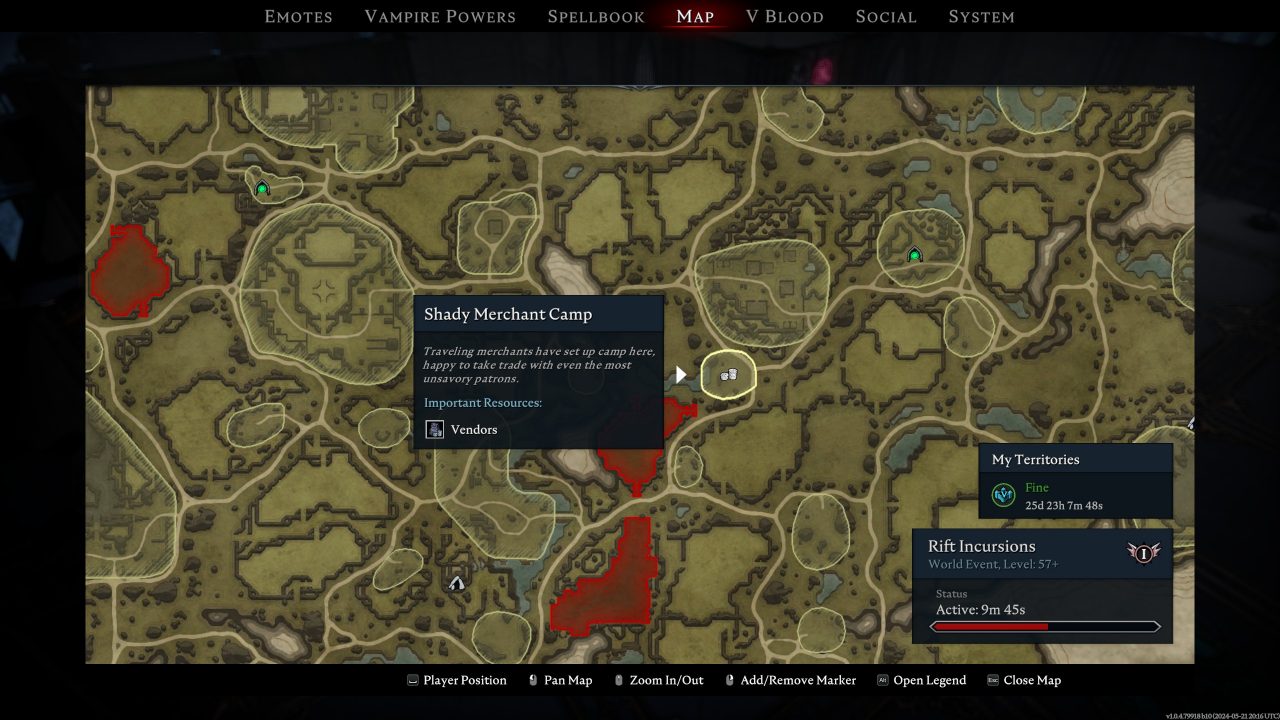The height and width of the screenshot is (720, 1280).
Task: Select the Shady Merchant Camp map marker
Action: 729,374
